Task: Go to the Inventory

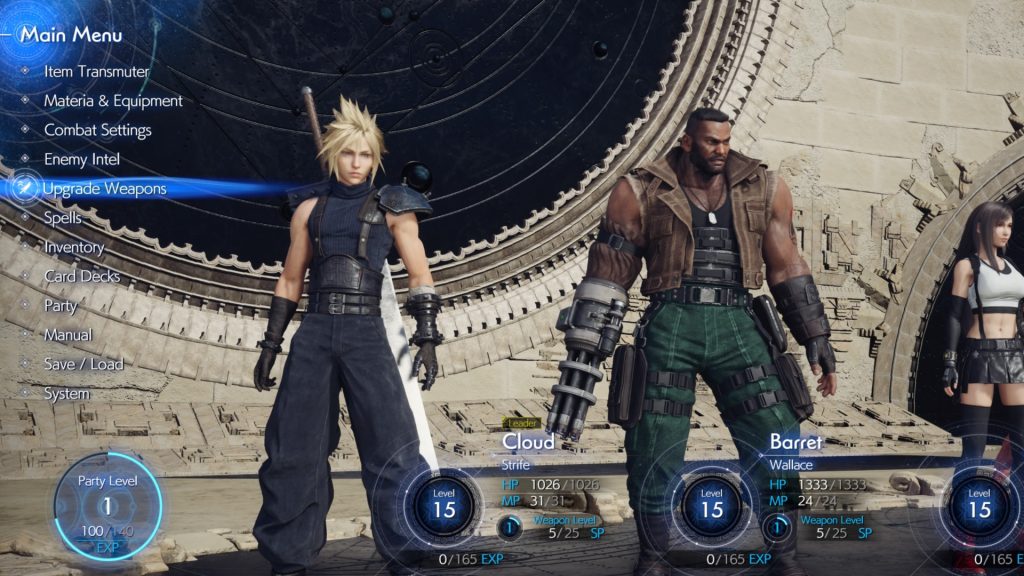Action: (74, 247)
